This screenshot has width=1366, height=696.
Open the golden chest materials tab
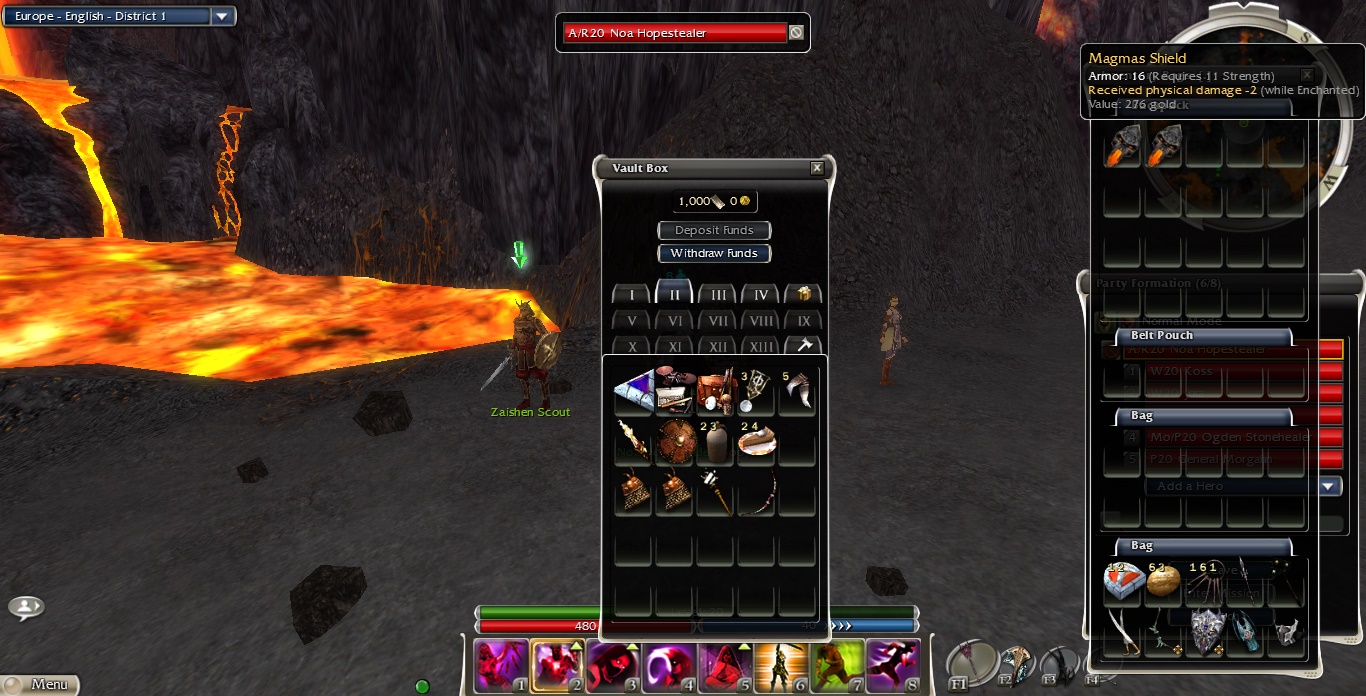click(x=803, y=295)
